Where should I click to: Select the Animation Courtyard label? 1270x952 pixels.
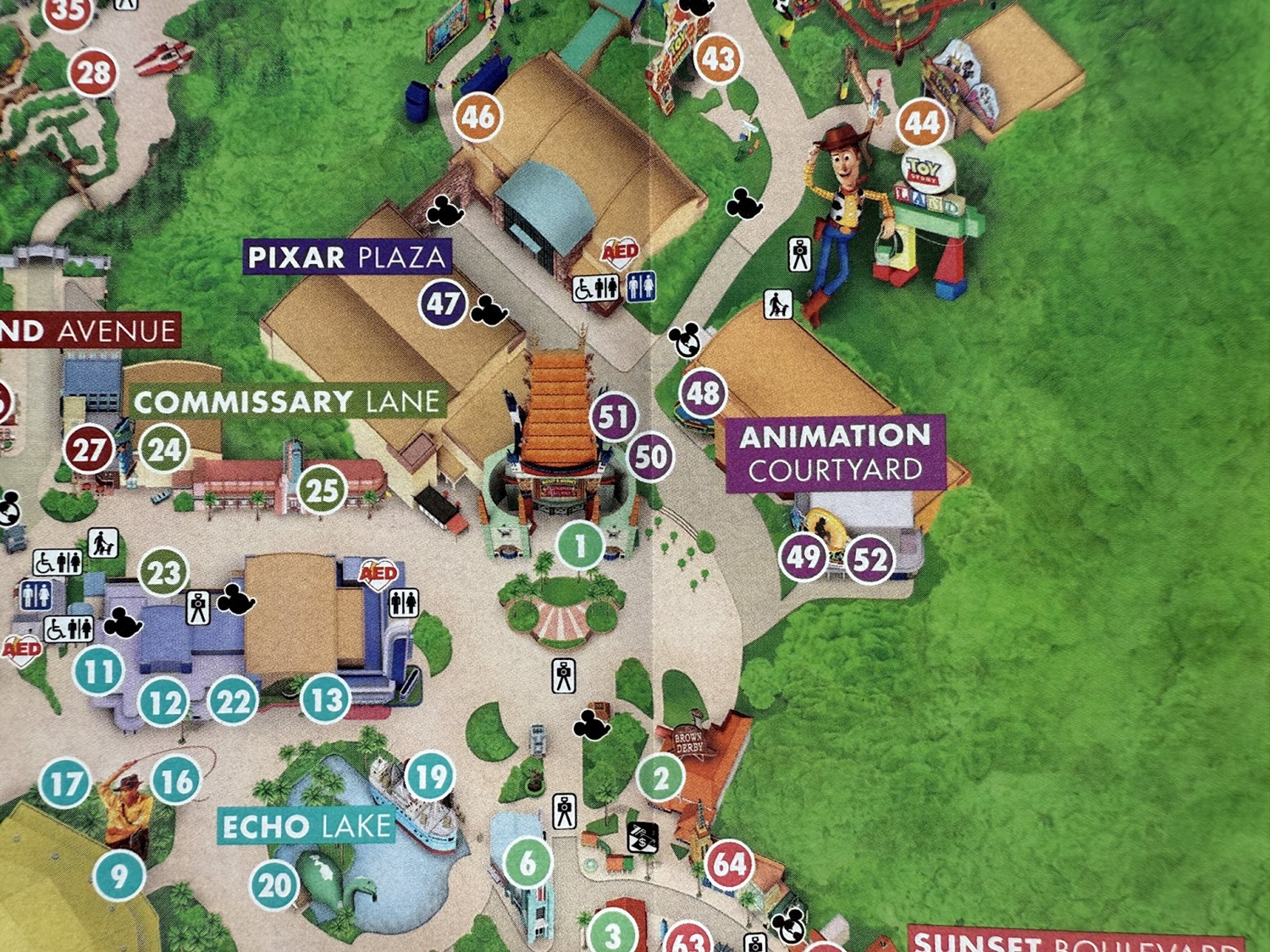tap(836, 453)
